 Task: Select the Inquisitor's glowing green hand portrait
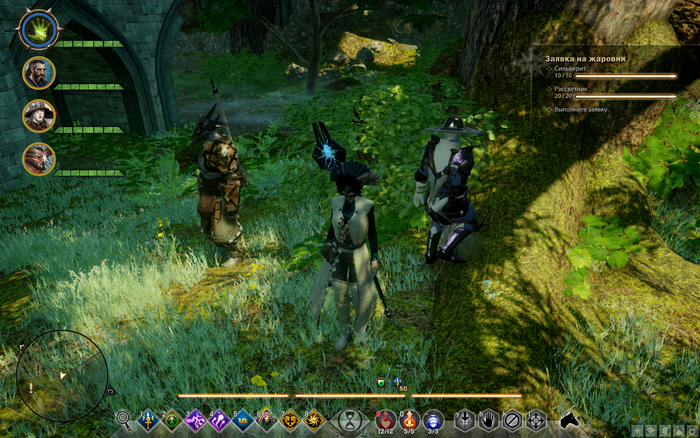pos(38,31)
